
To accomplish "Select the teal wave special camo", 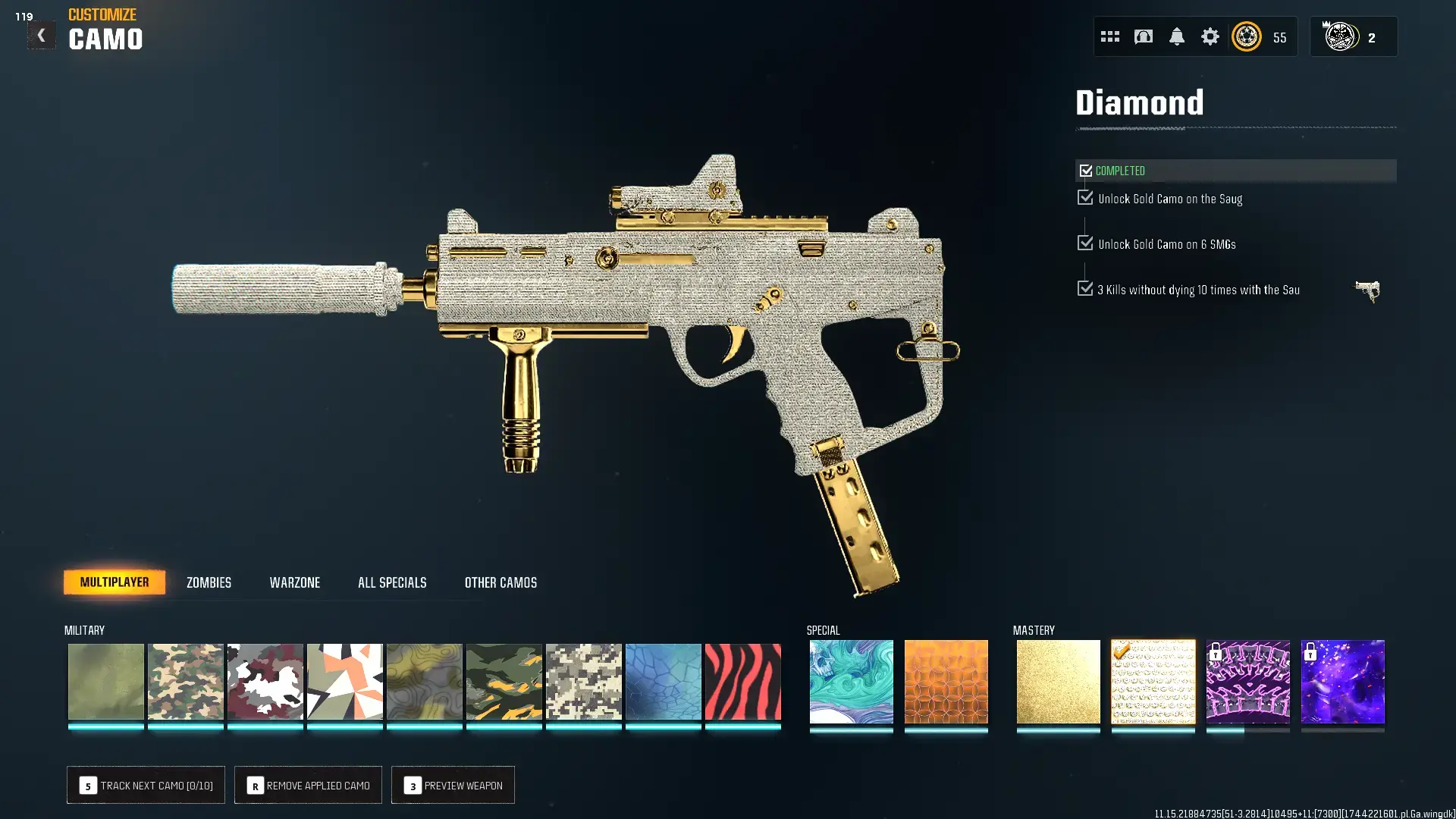I will click(x=851, y=682).
